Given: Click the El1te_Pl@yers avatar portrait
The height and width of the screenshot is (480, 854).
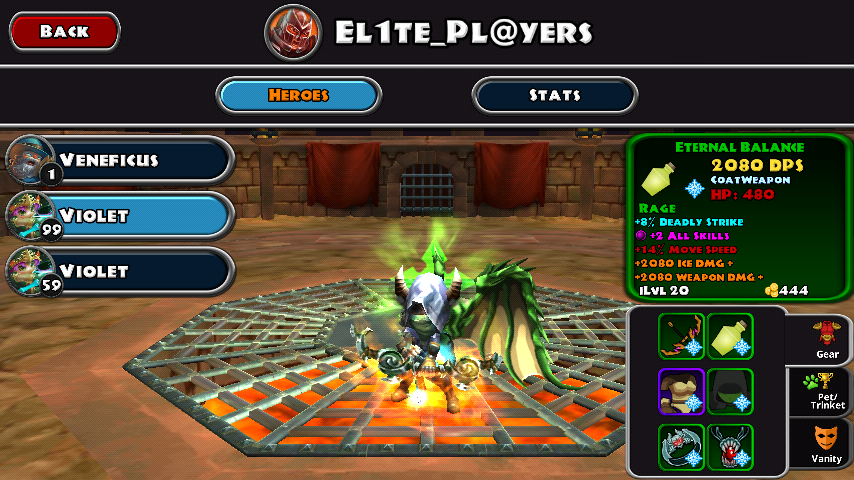Looking at the screenshot, I should coord(293,33).
